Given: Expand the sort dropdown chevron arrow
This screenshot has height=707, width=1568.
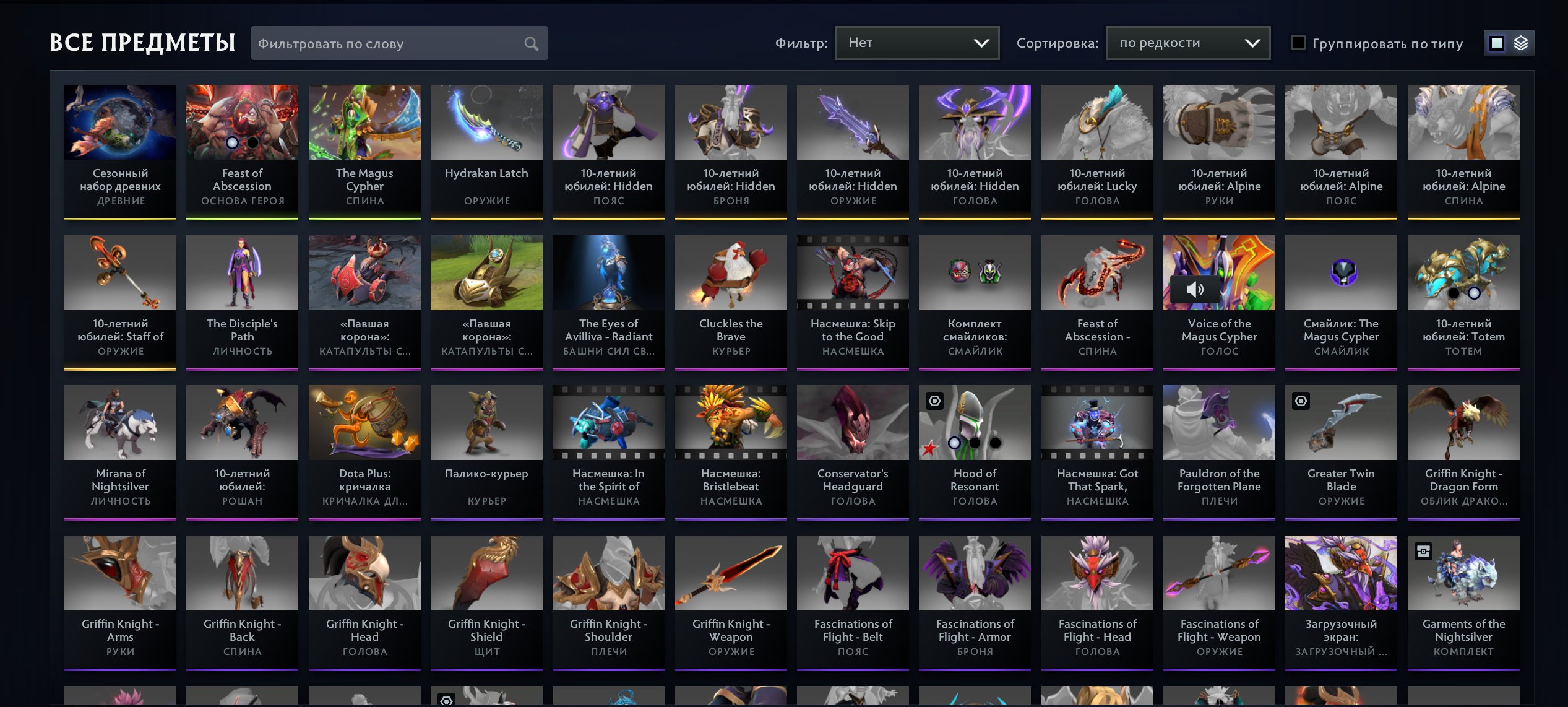Looking at the screenshot, I should [x=1252, y=43].
